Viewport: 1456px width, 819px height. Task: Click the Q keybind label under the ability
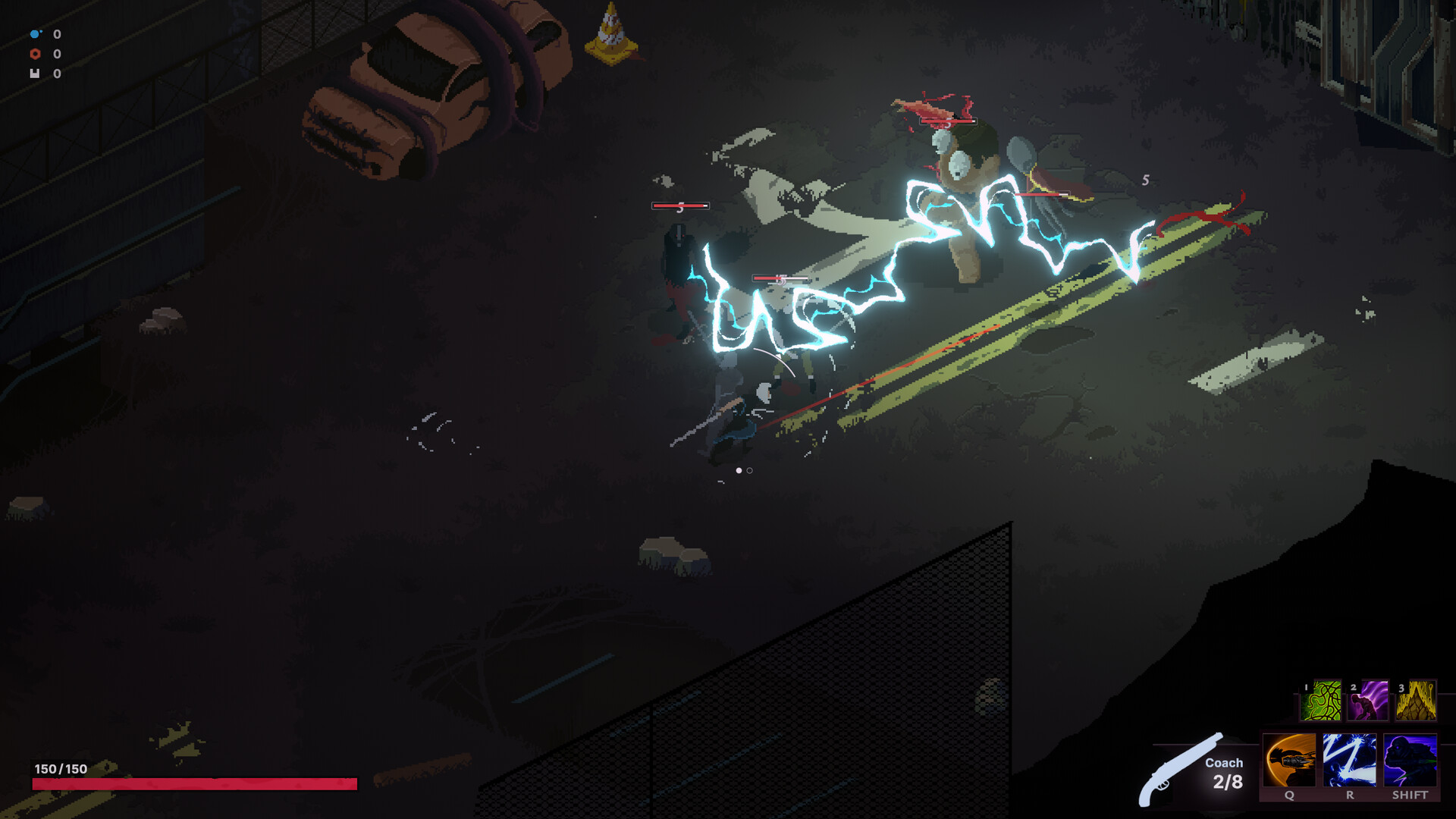pyautogui.click(x=1289, y=797)
